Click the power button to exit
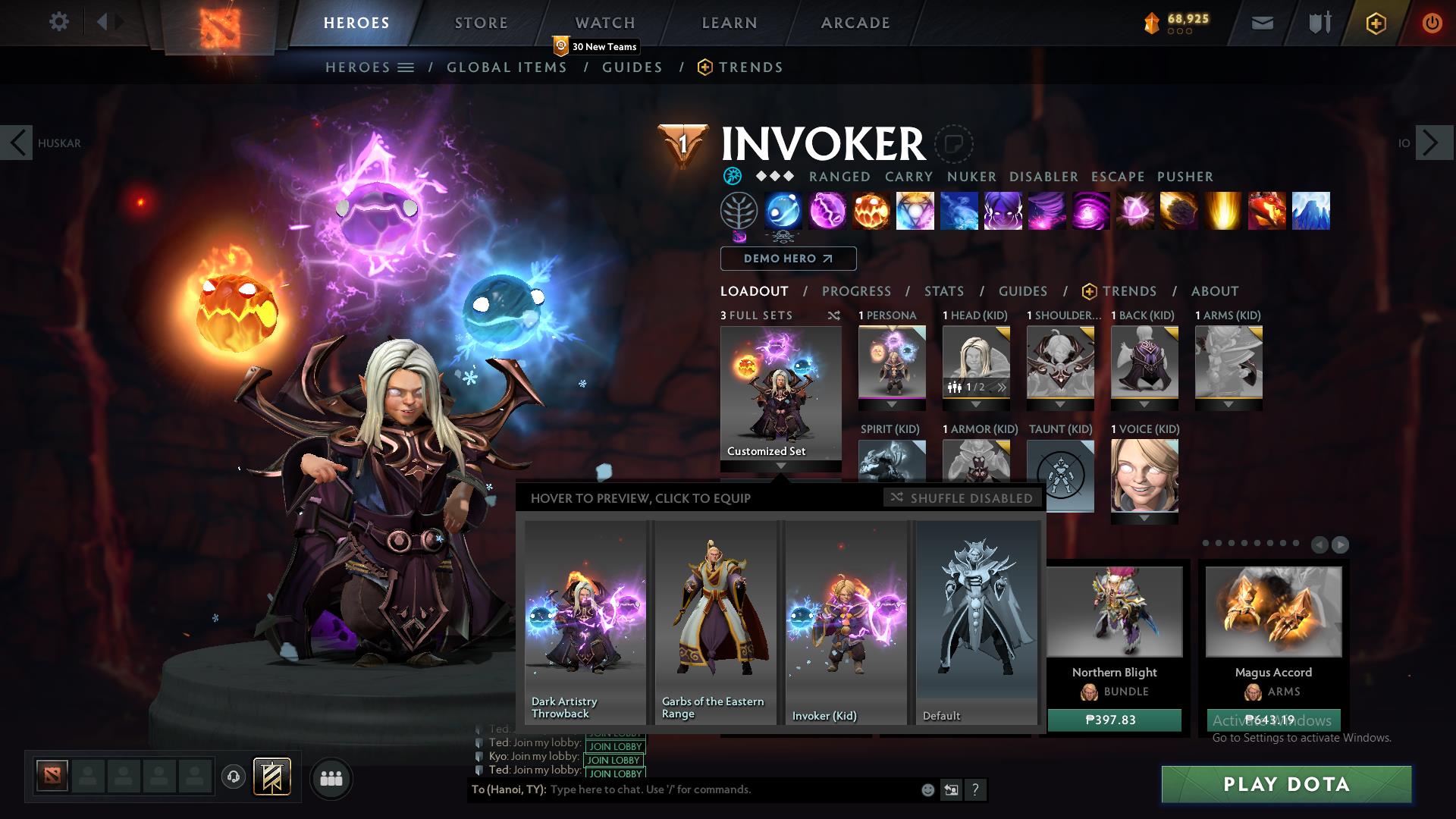Viewport: 1456px width, 819px height. [1432, 23]
